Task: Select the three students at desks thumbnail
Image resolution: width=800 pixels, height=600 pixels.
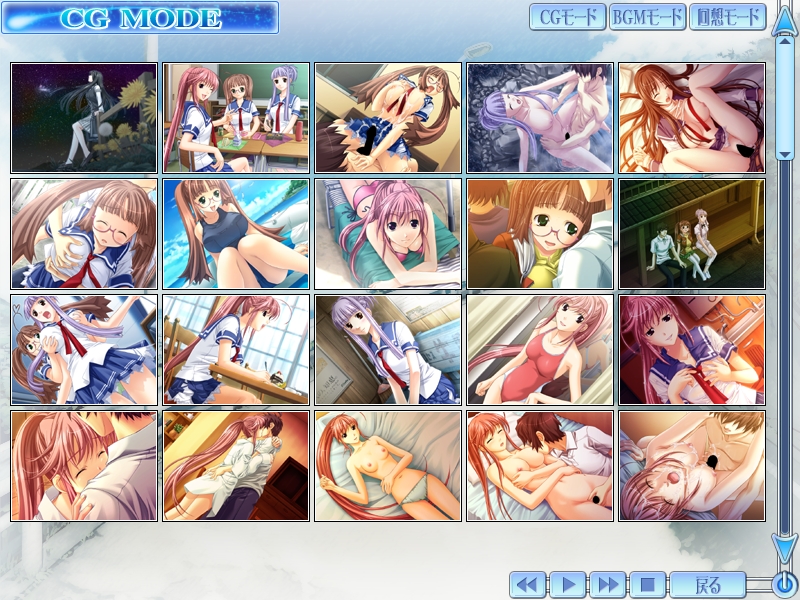Action: pos(236,118)
